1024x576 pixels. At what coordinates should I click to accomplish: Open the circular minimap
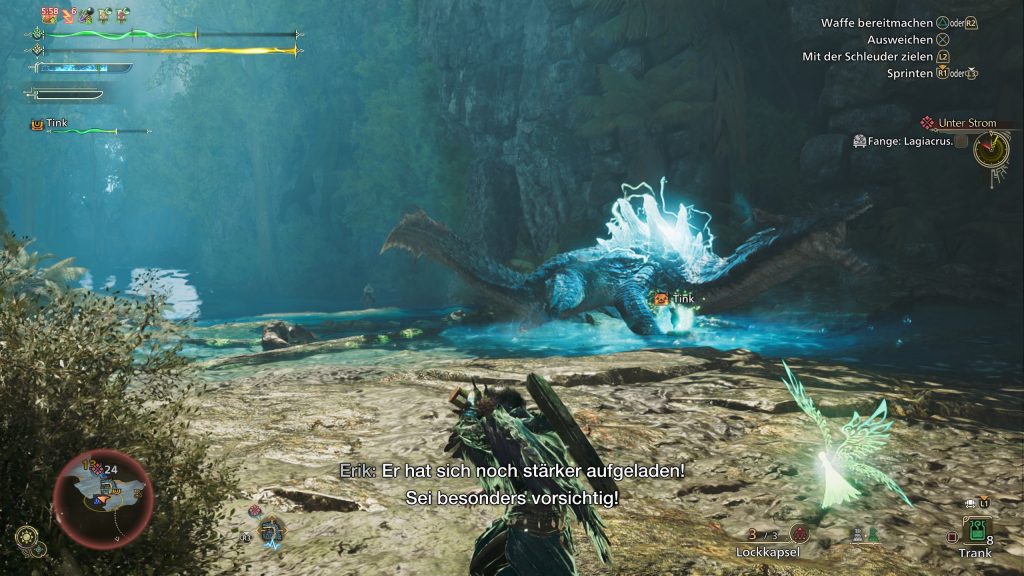click(103, 498)
